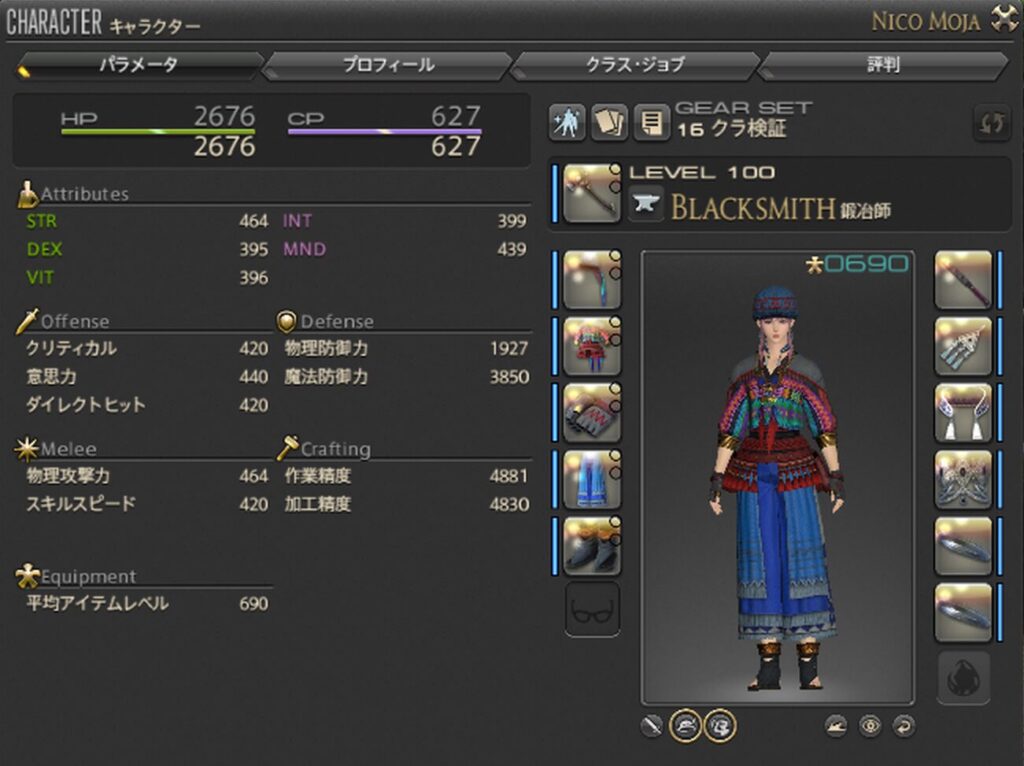Open the glamour plates cards icon

(x=609, y=123)
